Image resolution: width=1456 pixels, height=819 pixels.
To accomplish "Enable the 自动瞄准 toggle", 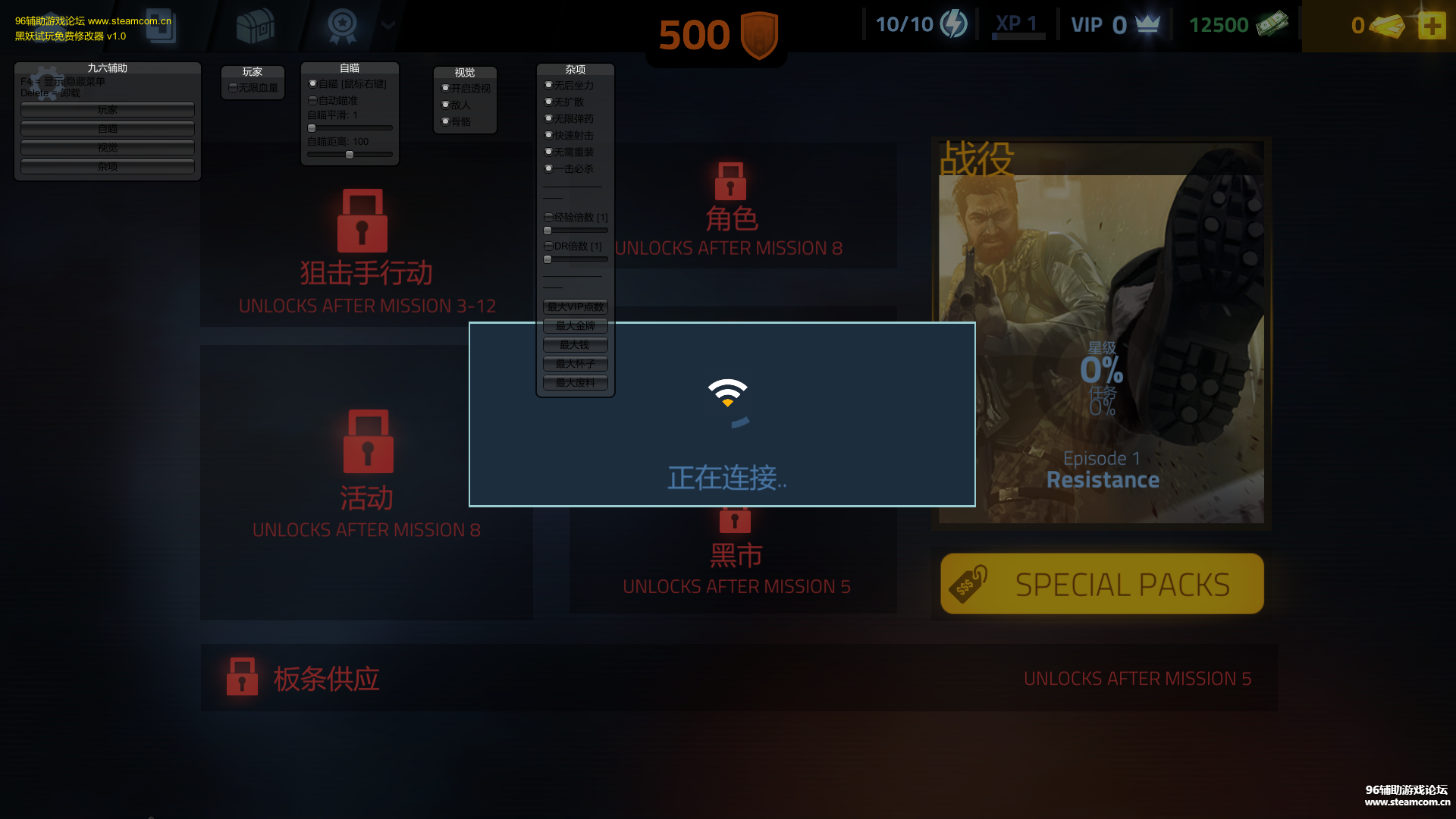I will (312, 99).
